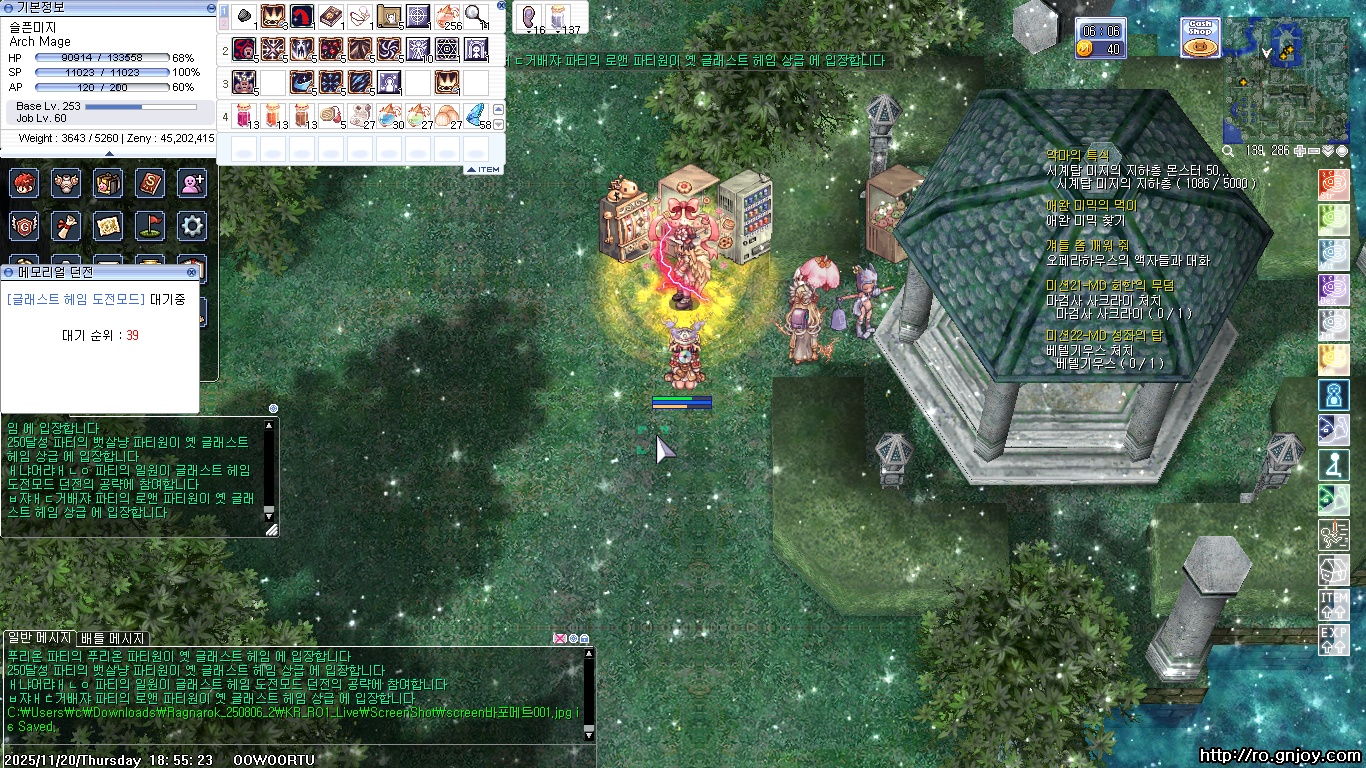The height and width of the screenshot is (768, 1366).
Task: Open the guild shield emblem icon
Action: pos(25,226)
